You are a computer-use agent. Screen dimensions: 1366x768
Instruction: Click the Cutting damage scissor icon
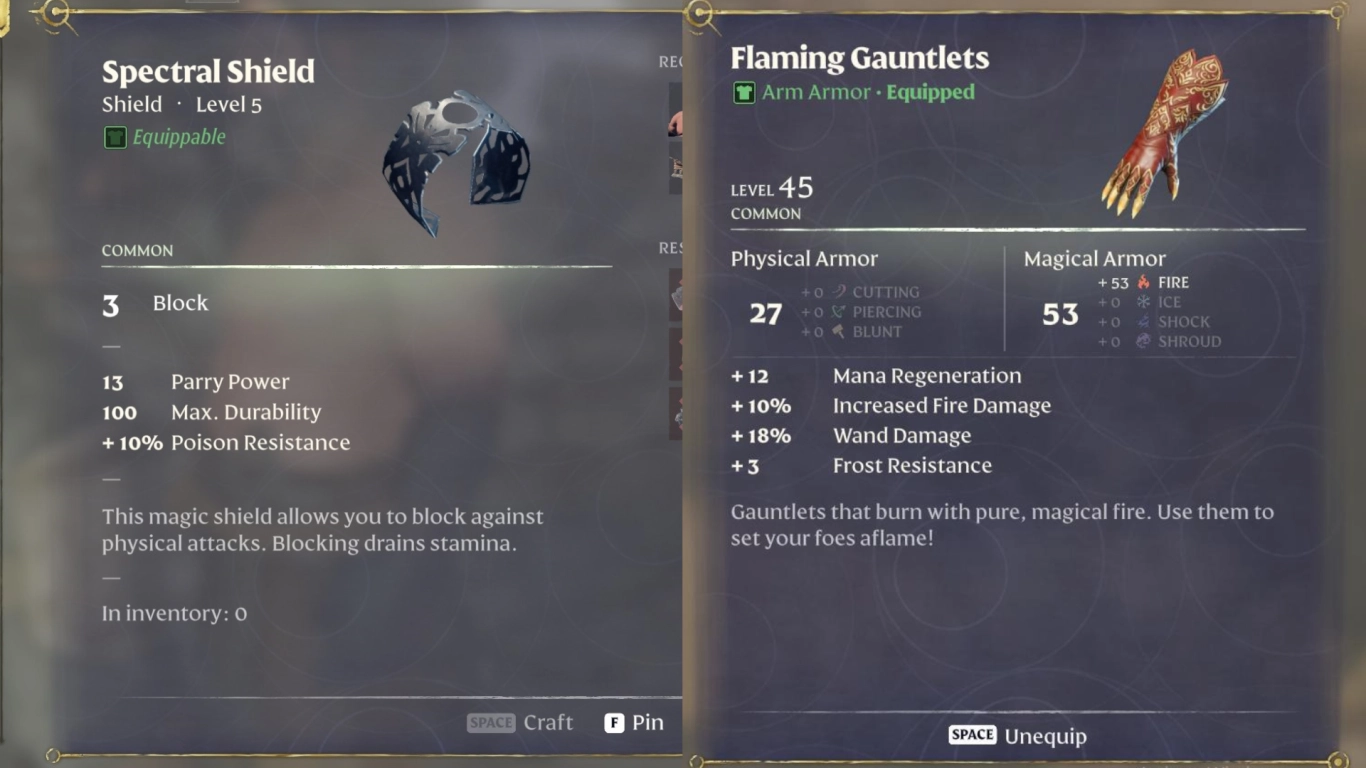point(837,292)
